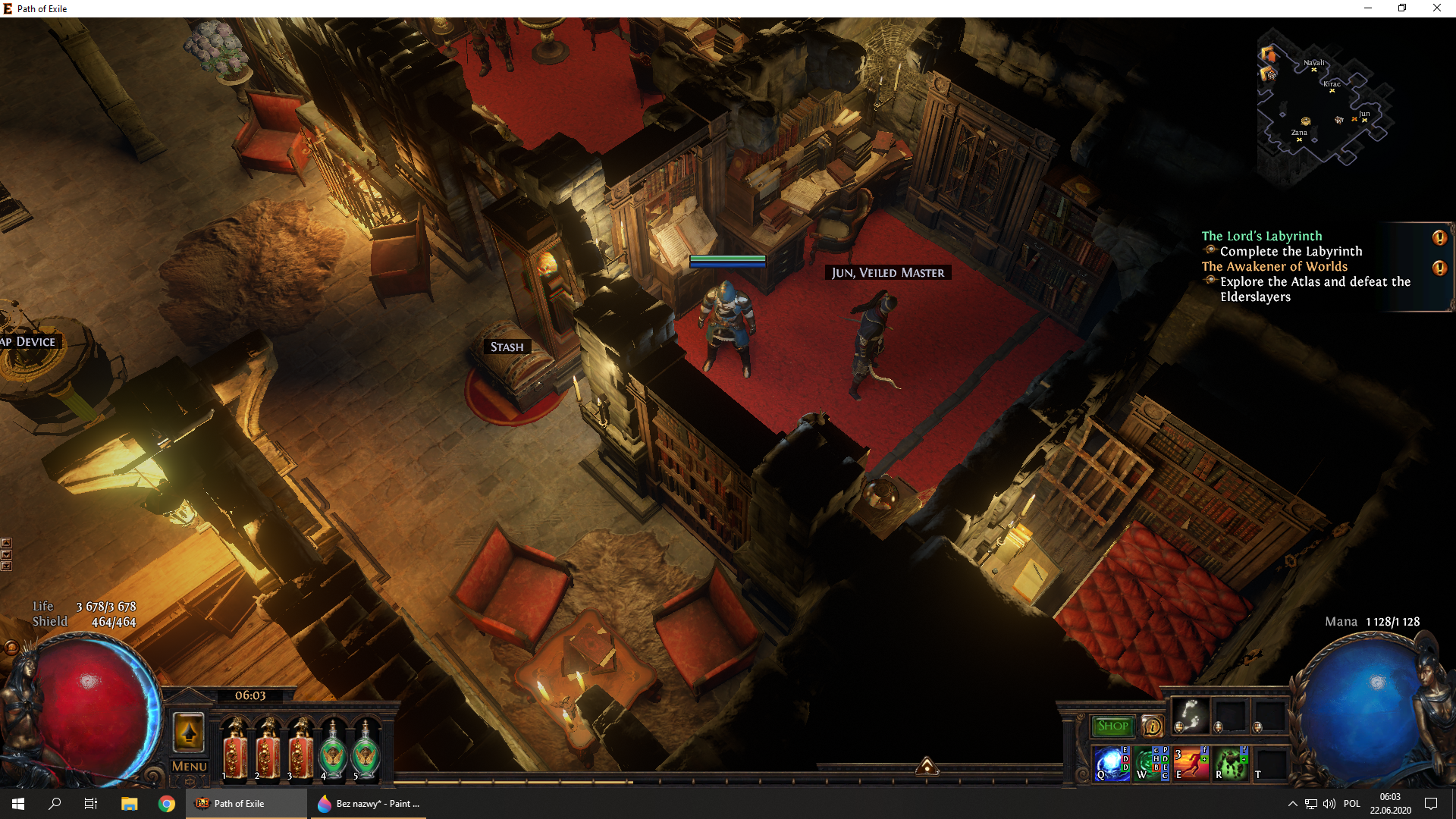Open the Menu button
The width and height of the screenshot is (1456, 819).
(x=189, y=766)
